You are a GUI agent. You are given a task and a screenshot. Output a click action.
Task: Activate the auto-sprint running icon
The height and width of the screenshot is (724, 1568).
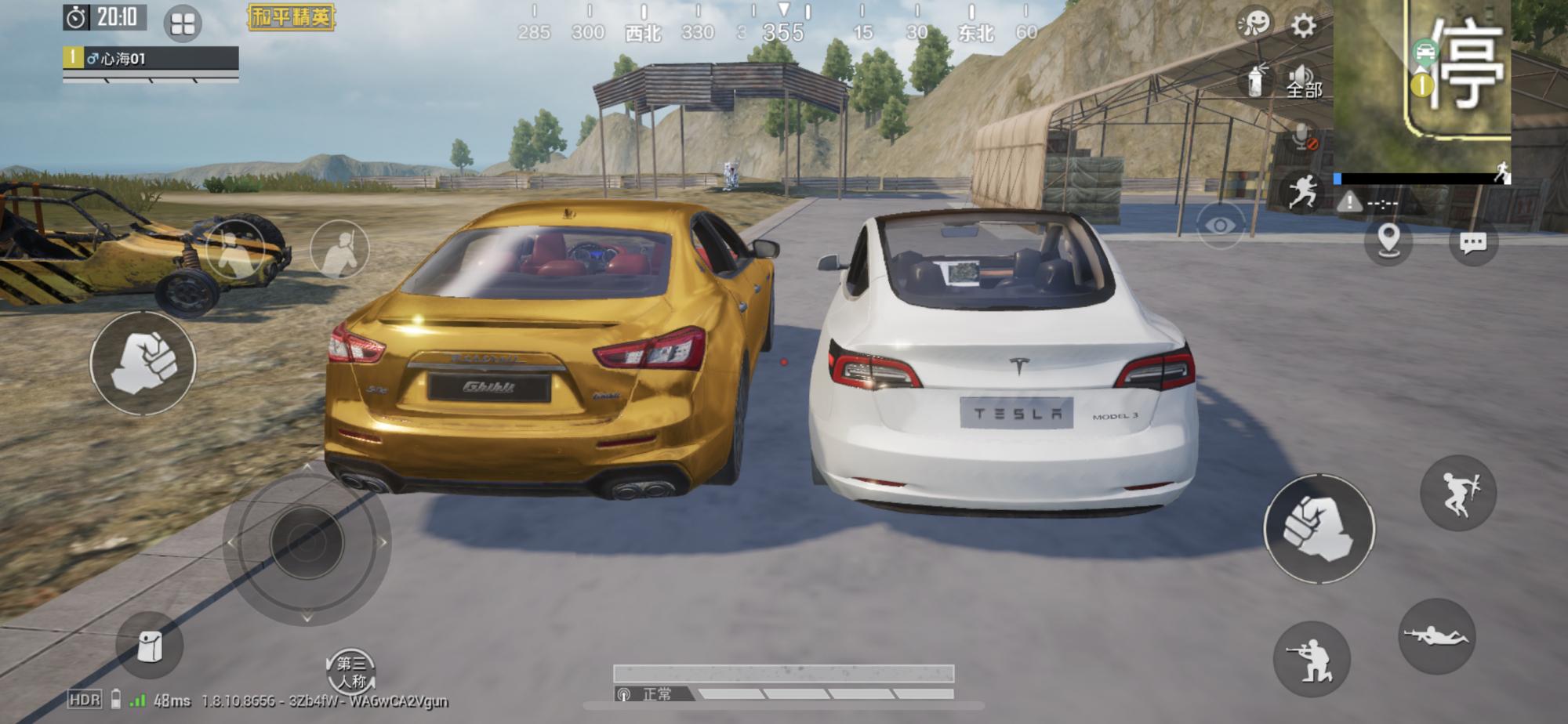(x=1302, y=191)
